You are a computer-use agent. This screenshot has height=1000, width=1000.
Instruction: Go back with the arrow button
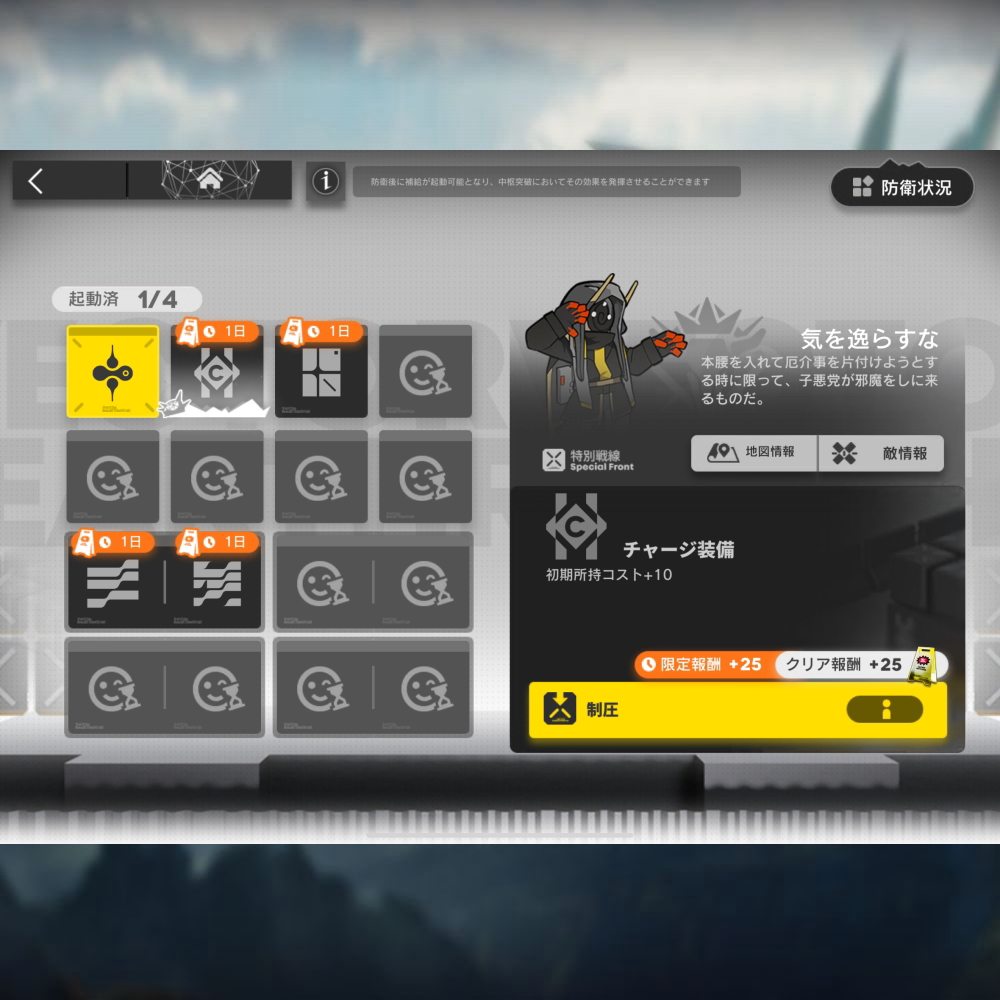pyautogui.click(x=37, y=181)
